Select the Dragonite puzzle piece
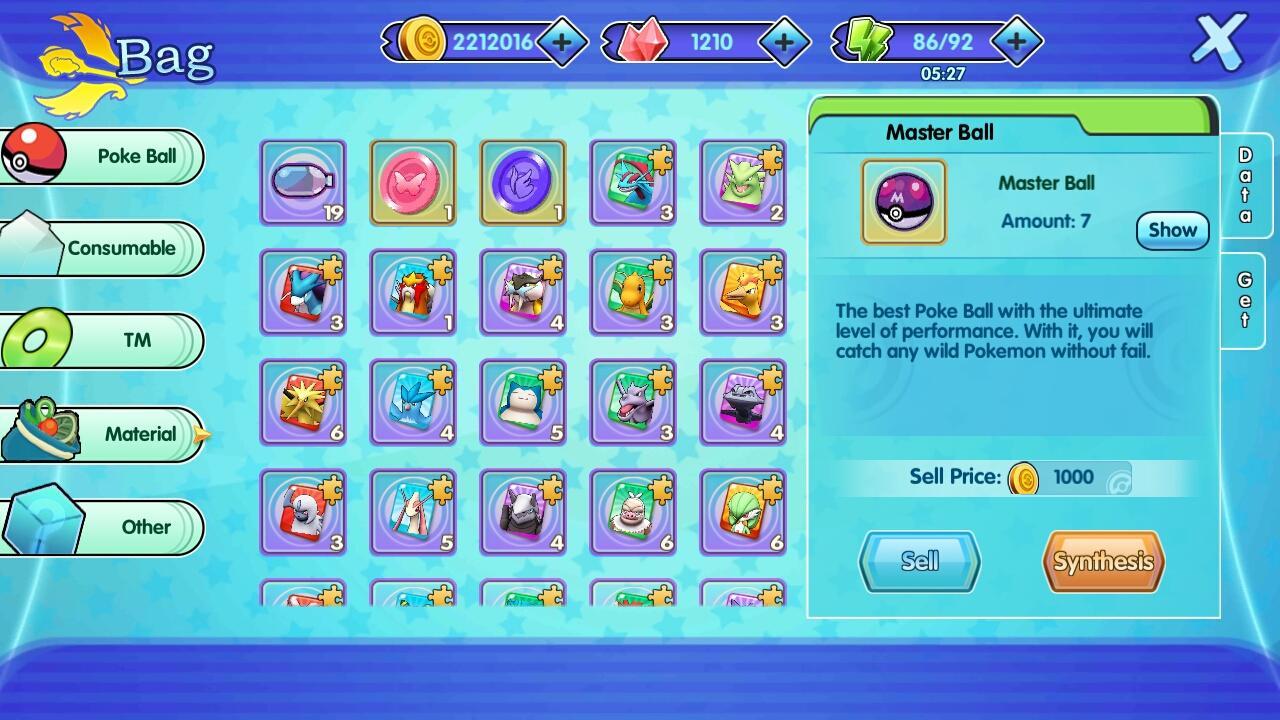This screenshot has height=720, width=1280. click(x=633, y=293)
